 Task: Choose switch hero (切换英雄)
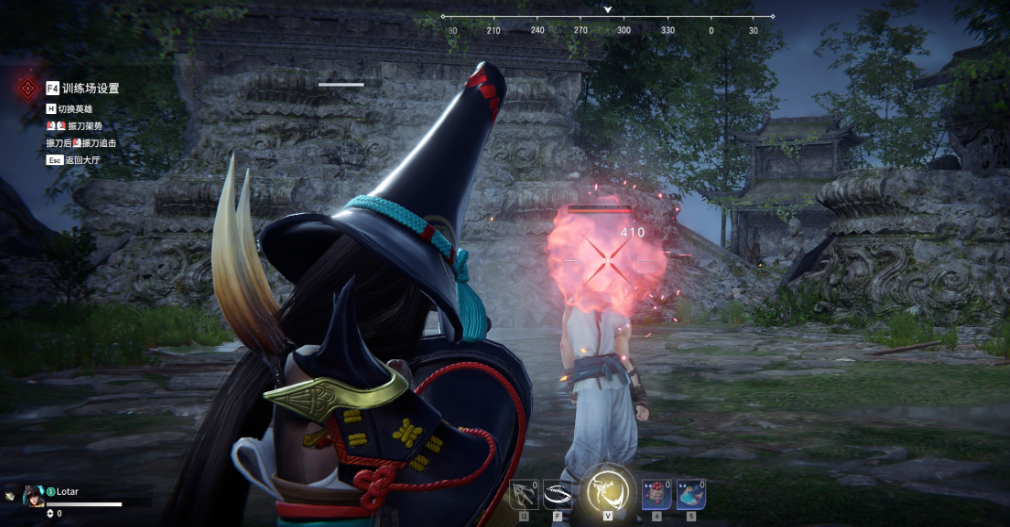pos(77,108)
